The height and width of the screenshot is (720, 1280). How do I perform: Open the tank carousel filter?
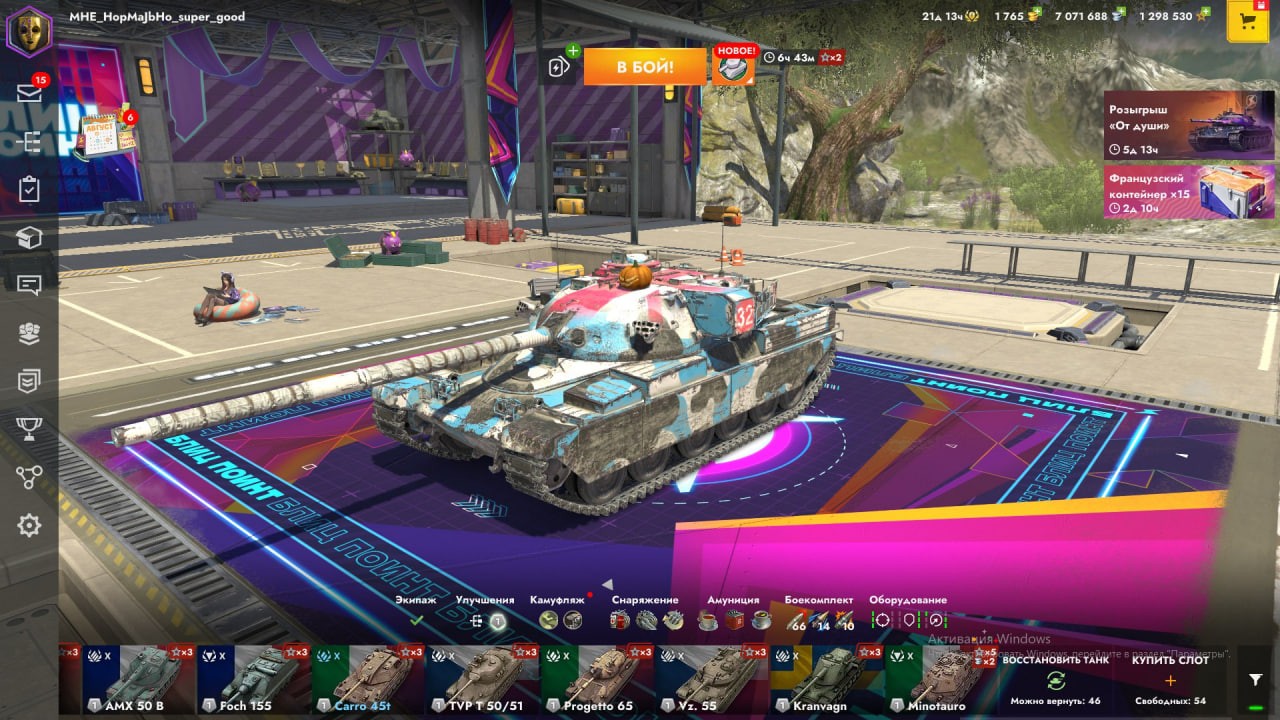(1255, 680)
